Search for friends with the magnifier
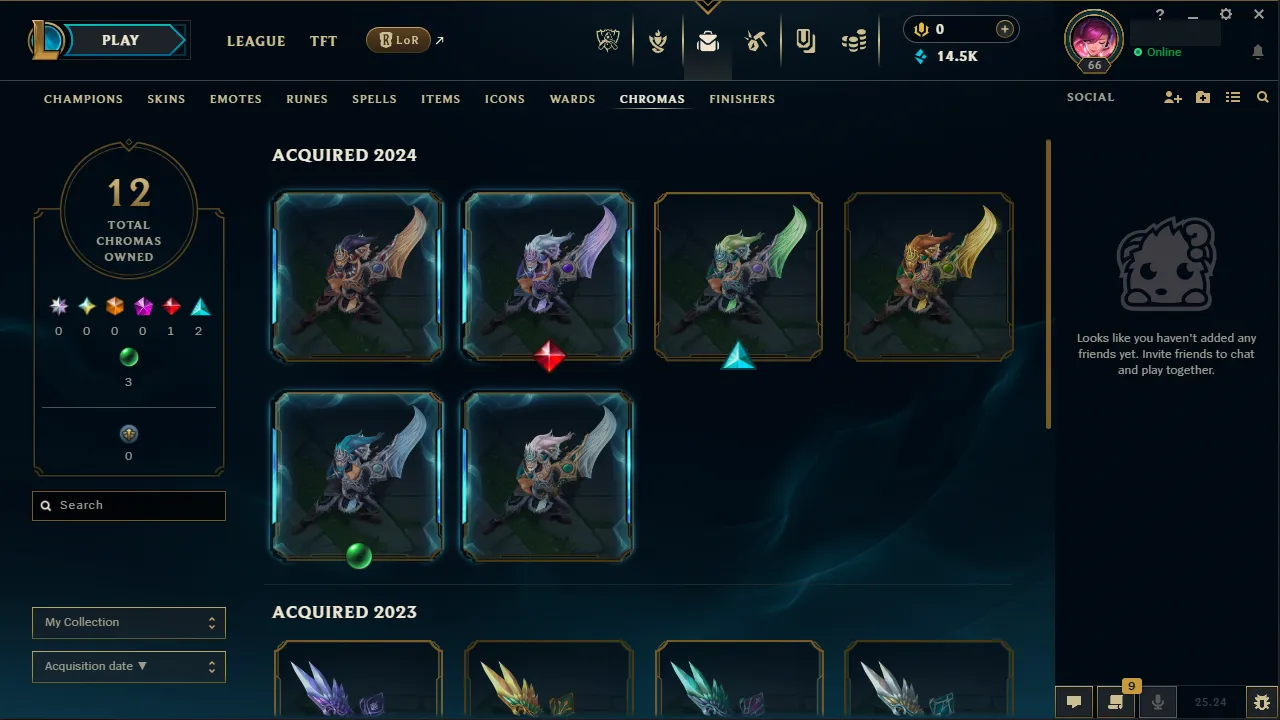1280x720 pixels. point(1262,97)
